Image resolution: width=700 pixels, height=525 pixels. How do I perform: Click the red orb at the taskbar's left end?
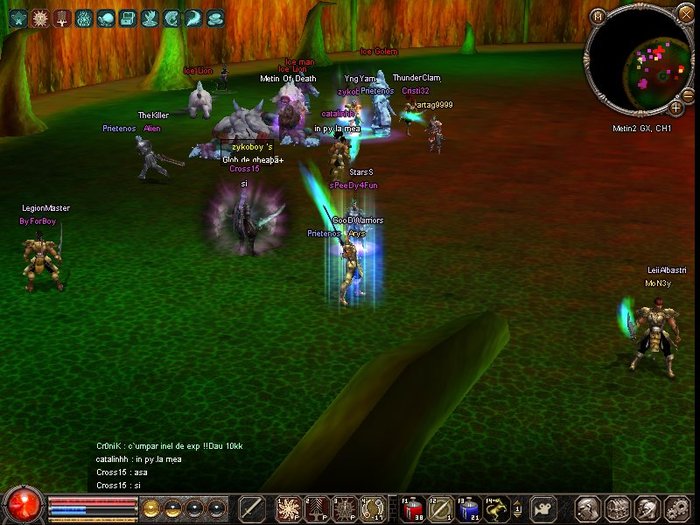click(x=22, y=505)
